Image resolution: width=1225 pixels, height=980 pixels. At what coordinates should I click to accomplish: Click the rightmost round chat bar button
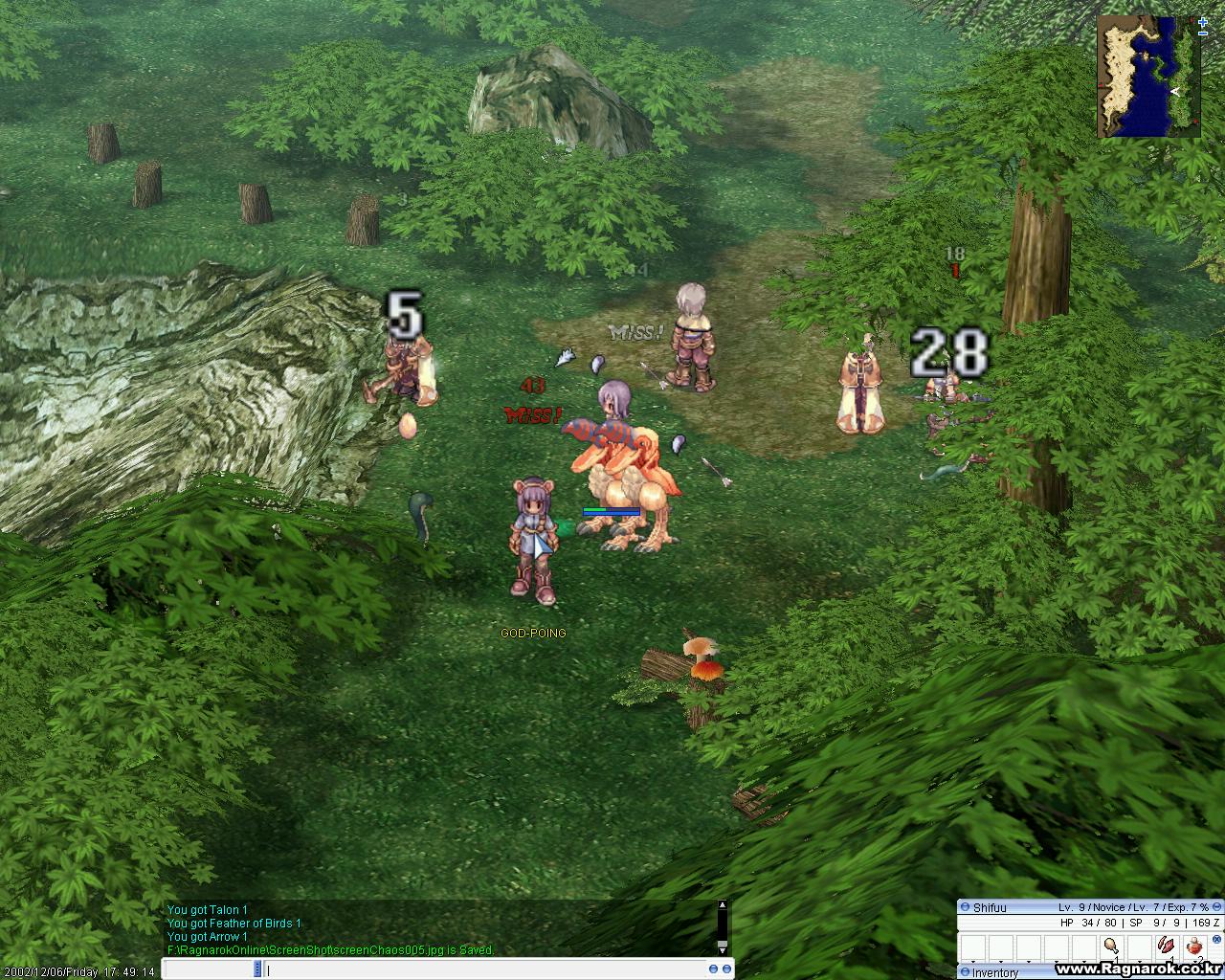pyautogui.click(x=726, y=969)
